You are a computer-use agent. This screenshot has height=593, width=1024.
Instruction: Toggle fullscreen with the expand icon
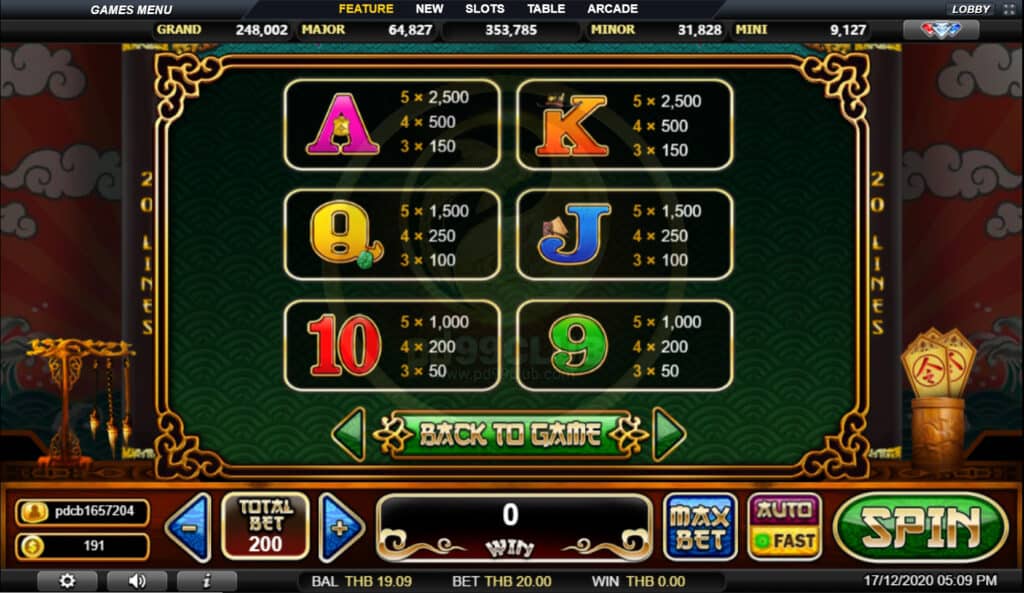click(x=1008, y=9)
